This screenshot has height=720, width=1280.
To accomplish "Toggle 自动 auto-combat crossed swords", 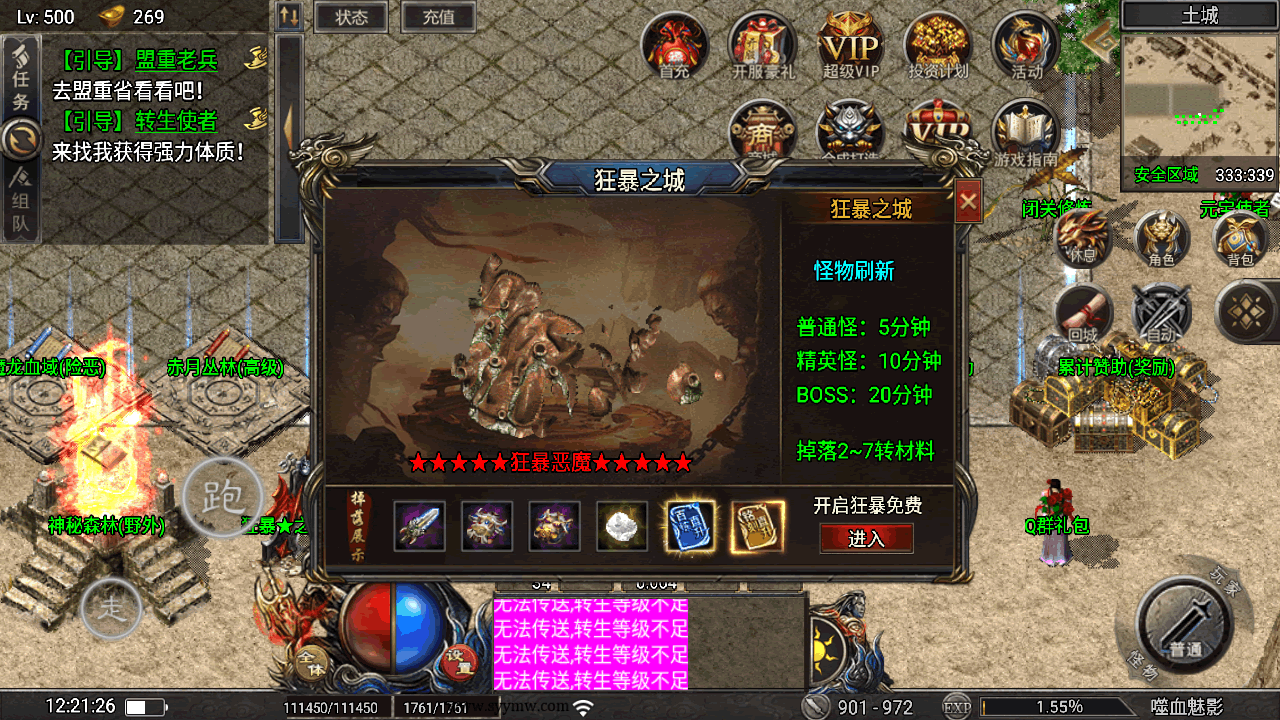I will pyautogui.click(x=1162, y=313).
